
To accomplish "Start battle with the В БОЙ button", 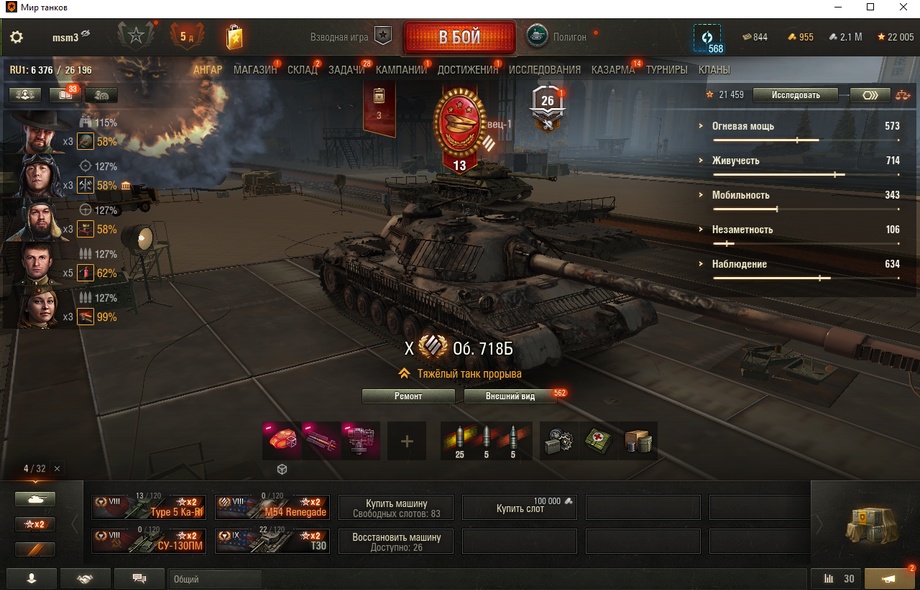I will pyautogui.click(x=459, y=38).
